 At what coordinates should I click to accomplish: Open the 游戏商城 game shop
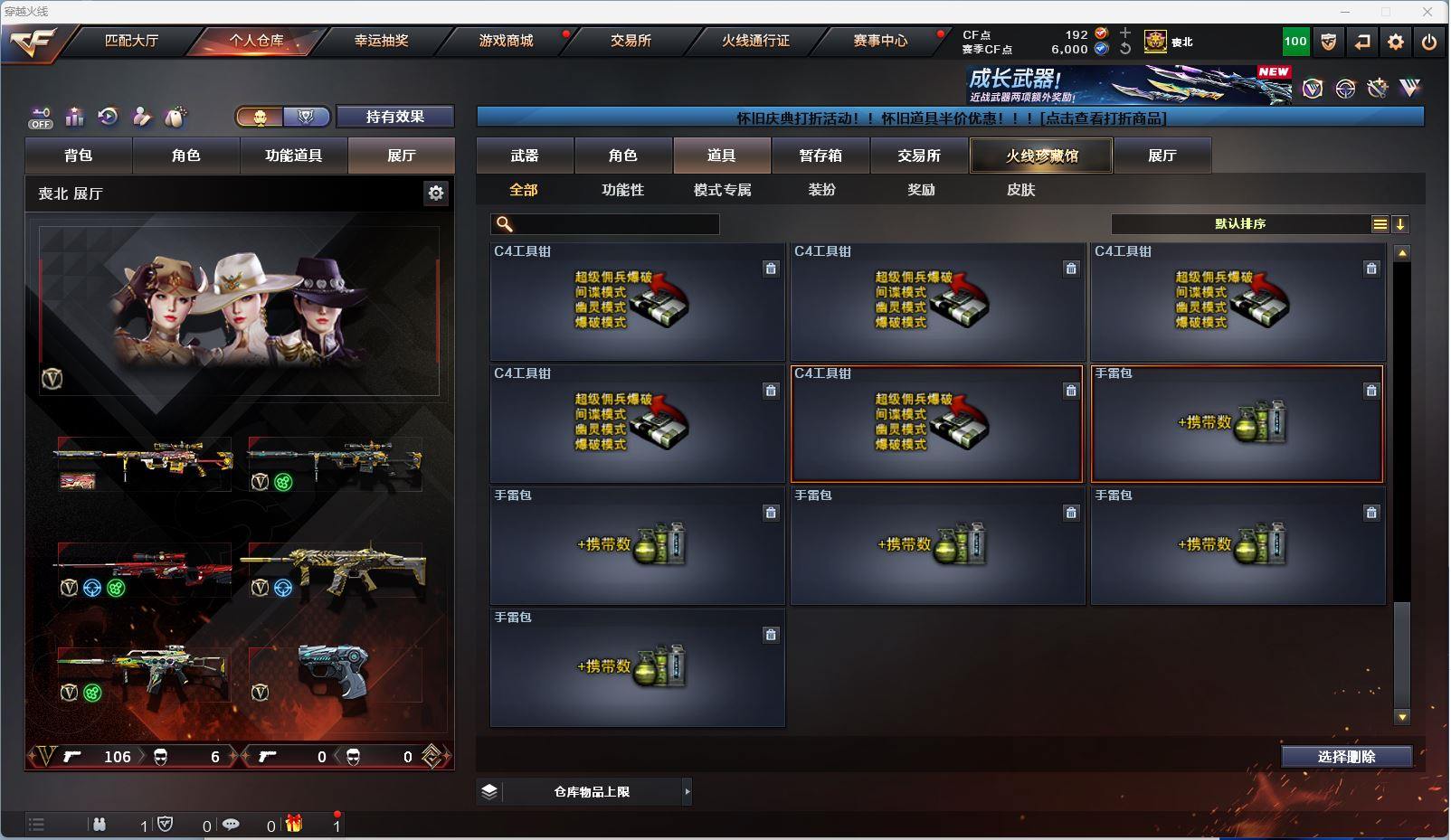pos(506,41)
